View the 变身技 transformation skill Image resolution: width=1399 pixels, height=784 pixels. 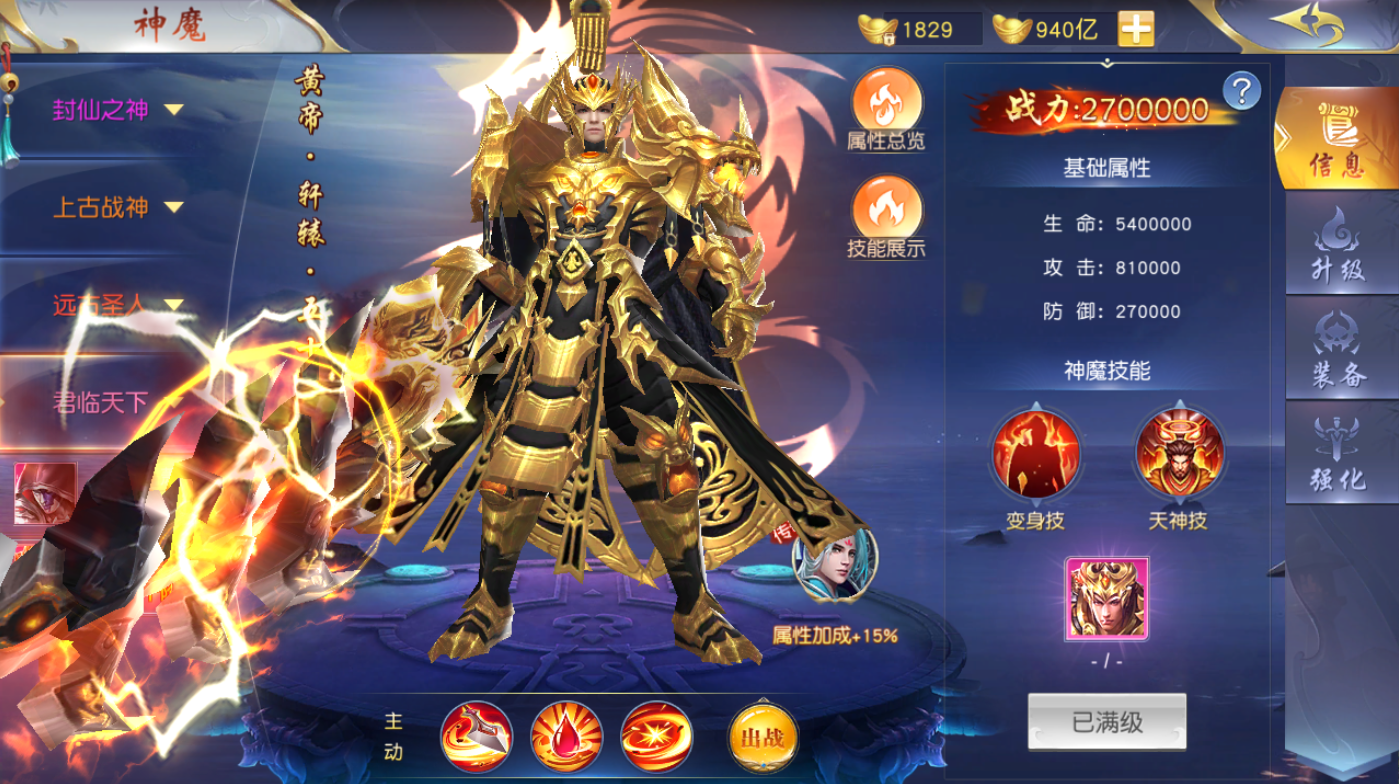(x=1036, y=454)
